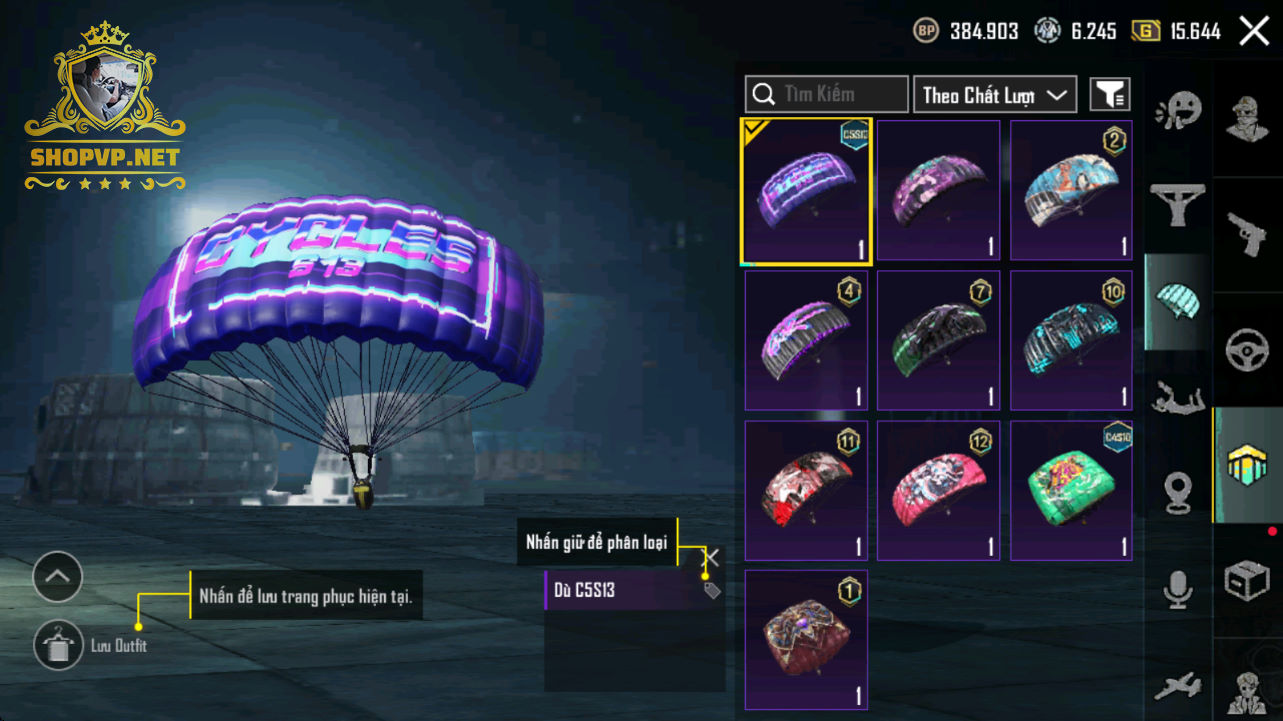Select the purple C5S13 parachute slot
The height and width of the screenshot is (721, 1283).
click(x=806, y=191)
